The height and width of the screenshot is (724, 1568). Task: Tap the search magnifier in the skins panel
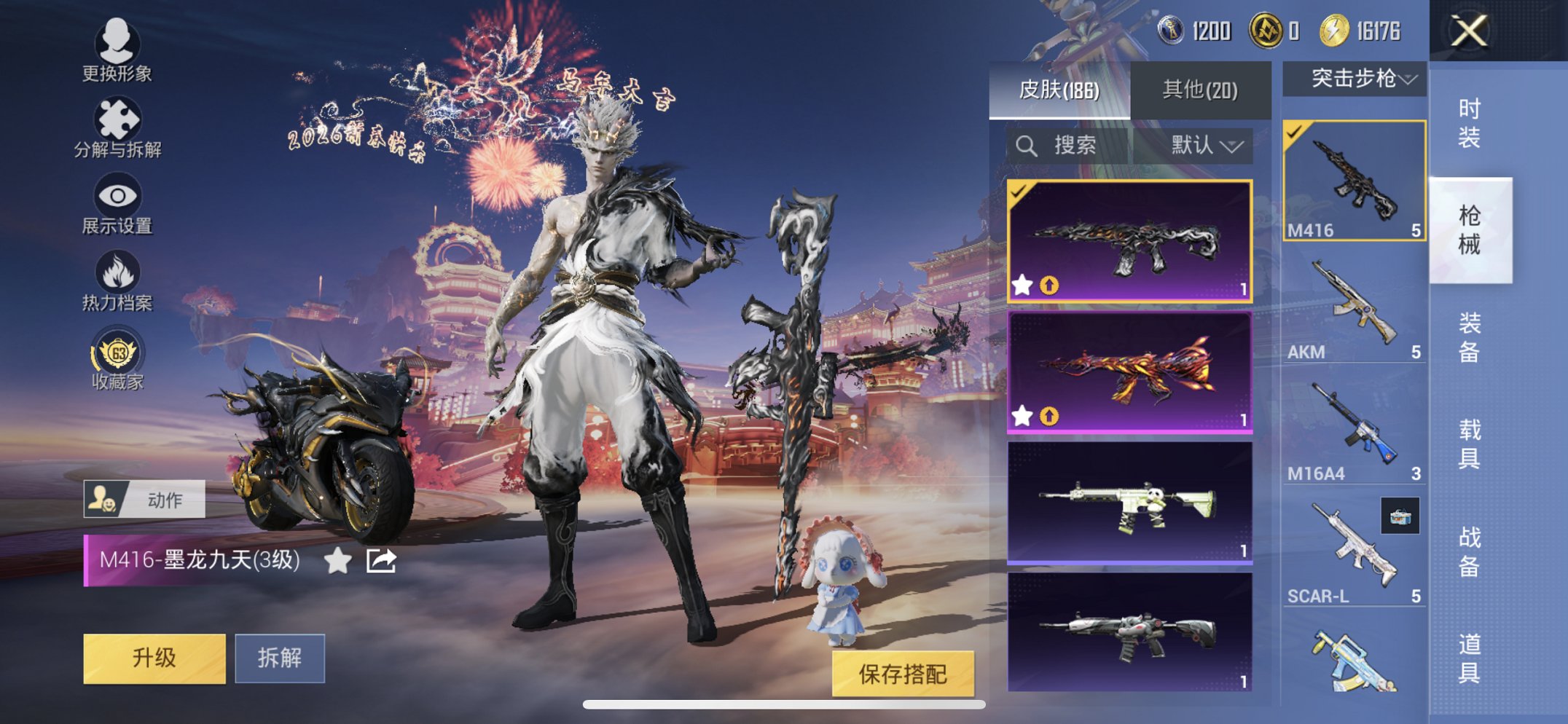click(1028, 144)
